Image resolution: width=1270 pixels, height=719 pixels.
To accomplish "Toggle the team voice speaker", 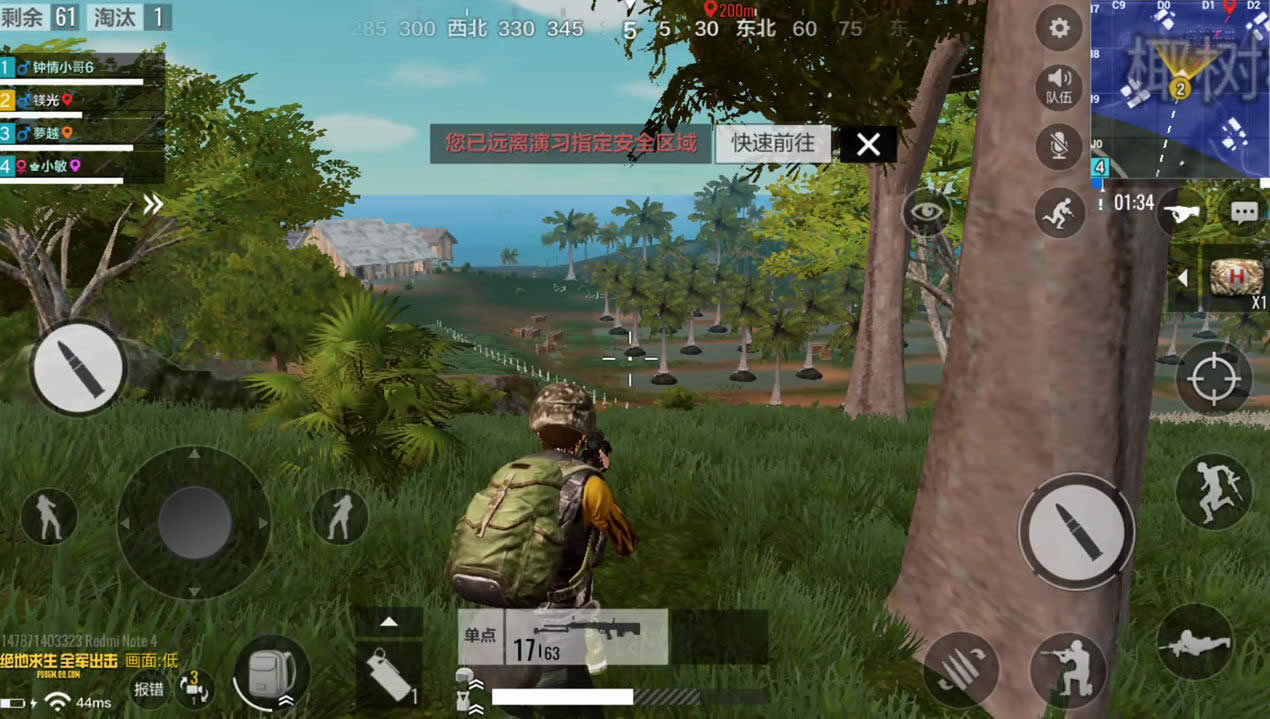I will pos(1060,86).
